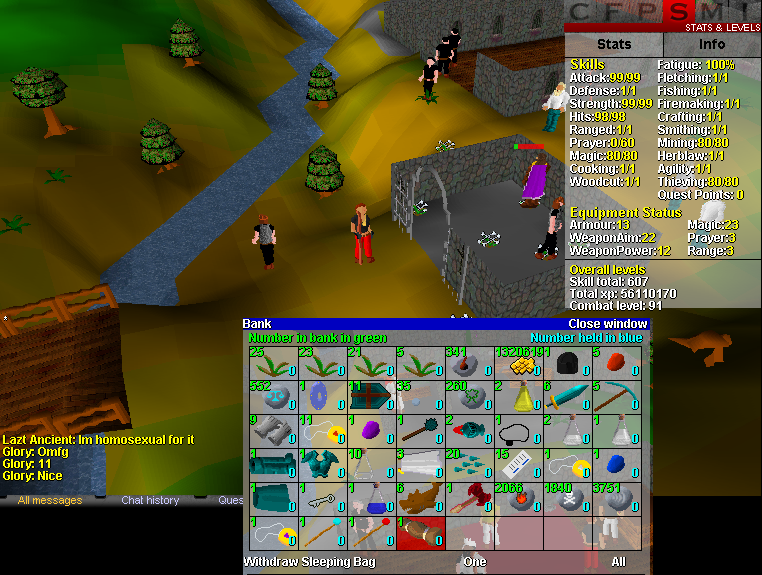Close the bank window
This screenshot has width=762, height=575.
click(607, 324)
